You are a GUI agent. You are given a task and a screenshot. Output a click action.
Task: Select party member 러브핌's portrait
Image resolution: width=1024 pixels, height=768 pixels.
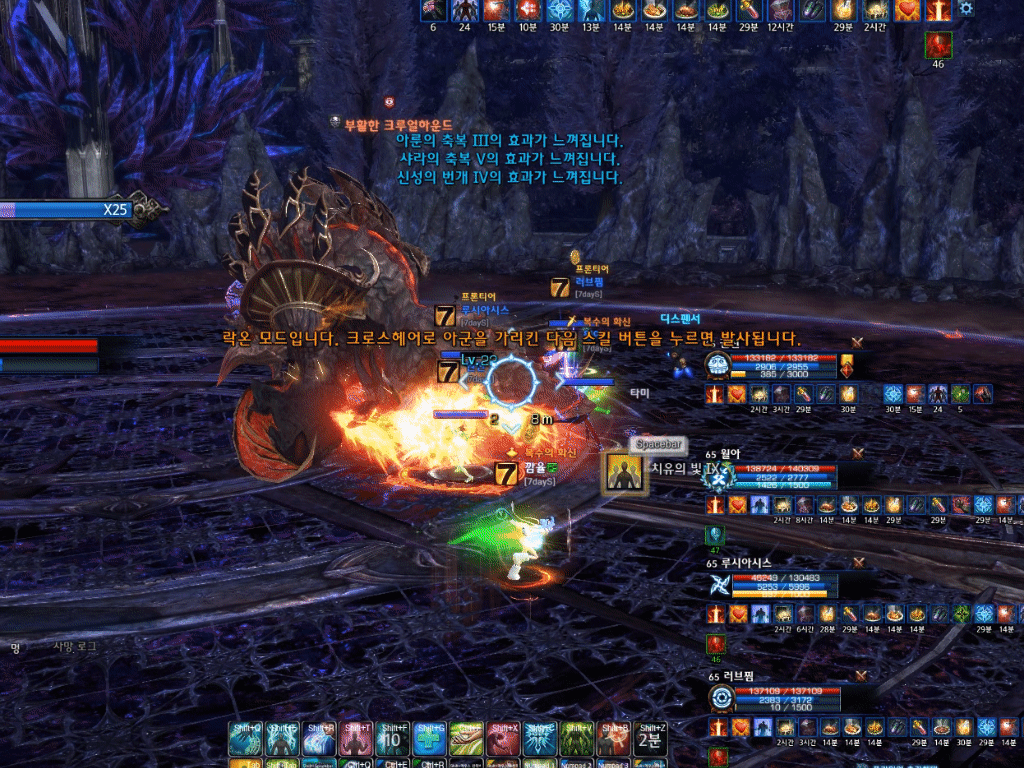click(x=720, y=697)
